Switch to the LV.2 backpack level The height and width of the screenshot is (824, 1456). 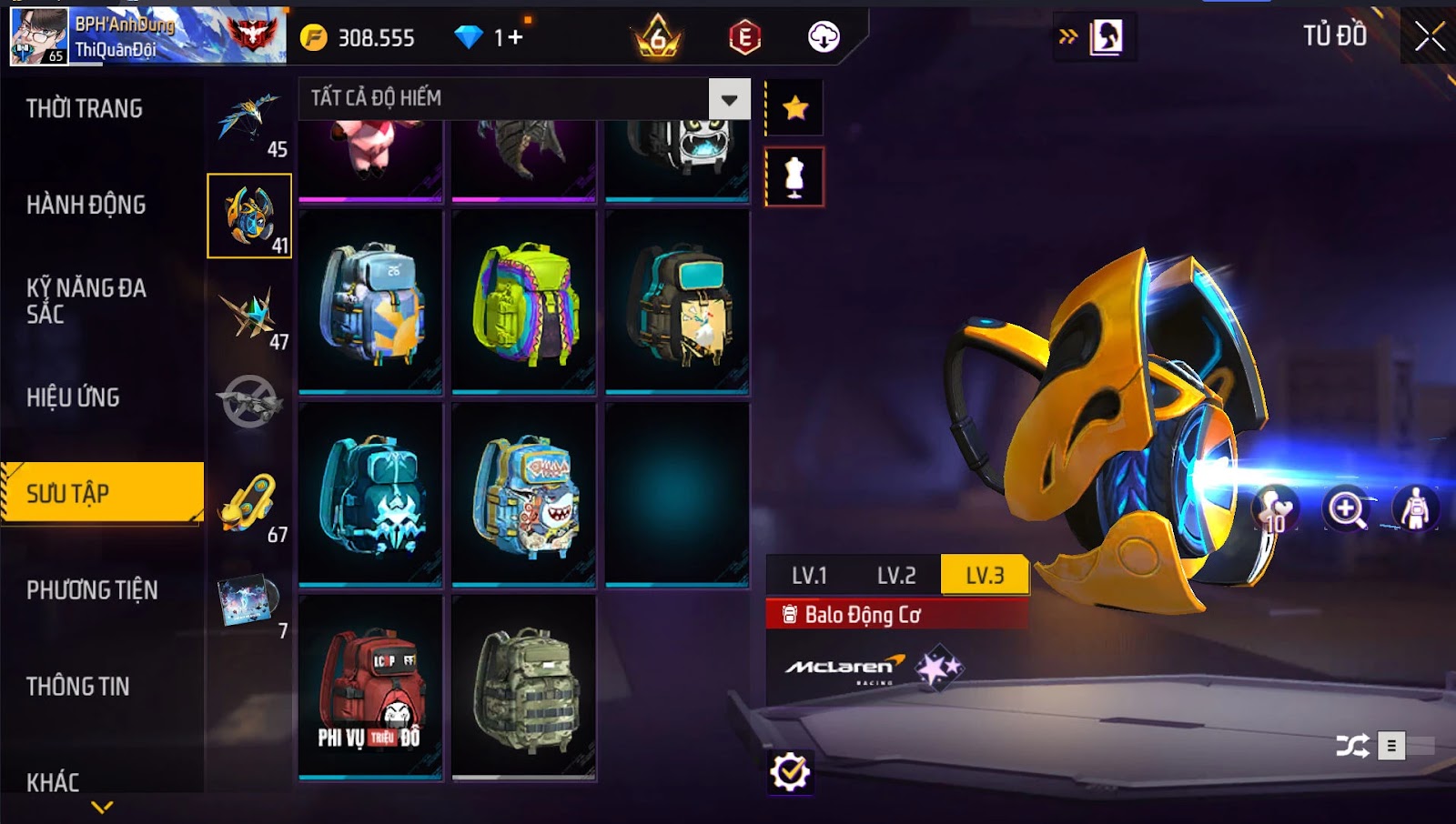(x=896, y=576)
